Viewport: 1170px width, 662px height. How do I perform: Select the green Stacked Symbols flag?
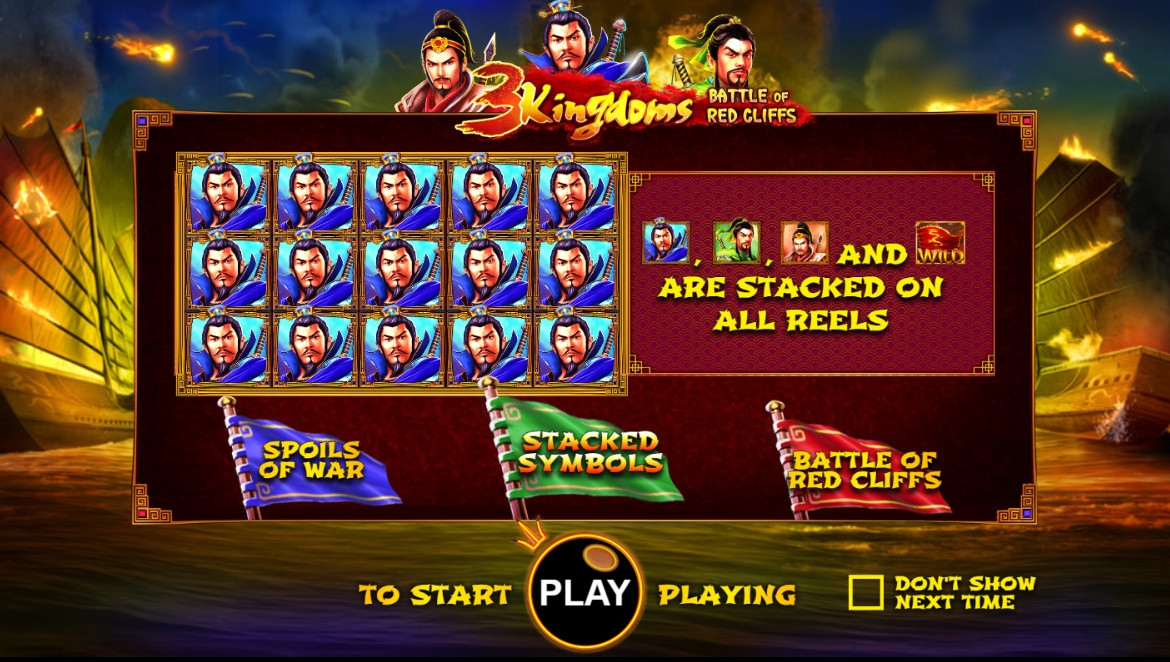click(x=590, y=454)
